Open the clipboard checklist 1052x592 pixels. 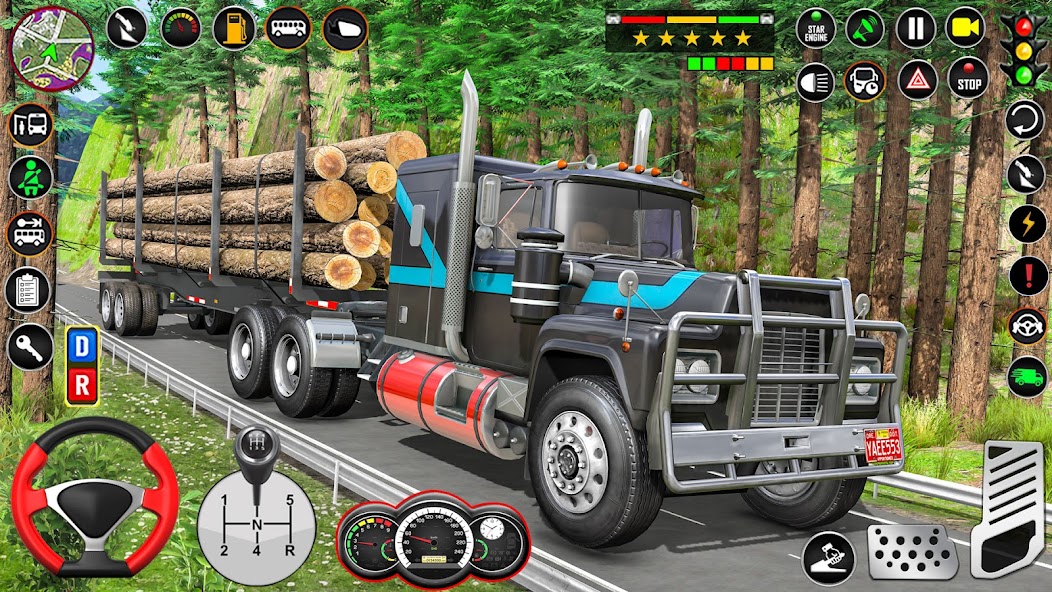[x=28, y=290]
